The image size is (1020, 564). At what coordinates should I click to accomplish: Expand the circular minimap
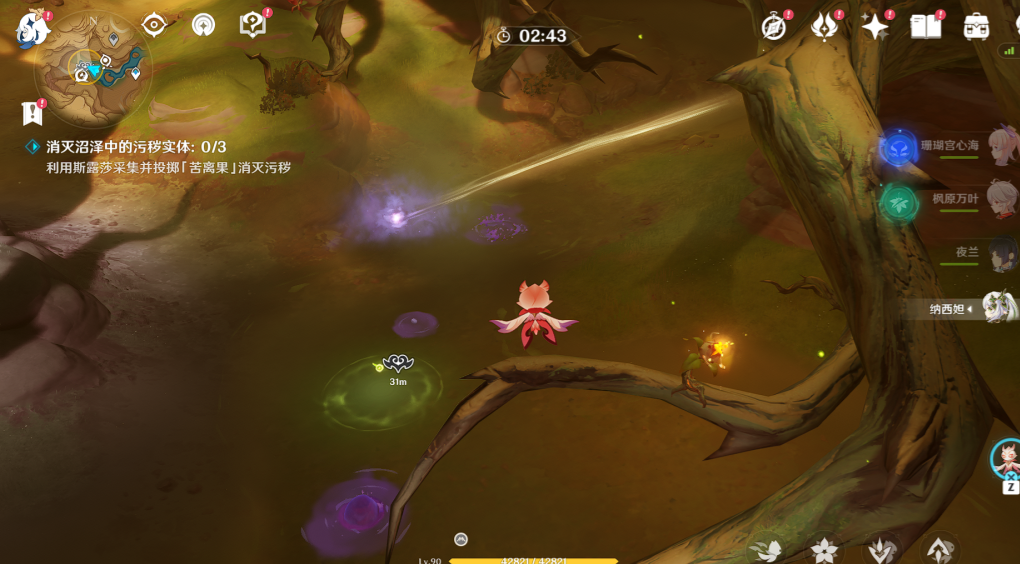(x=93, y=70)
